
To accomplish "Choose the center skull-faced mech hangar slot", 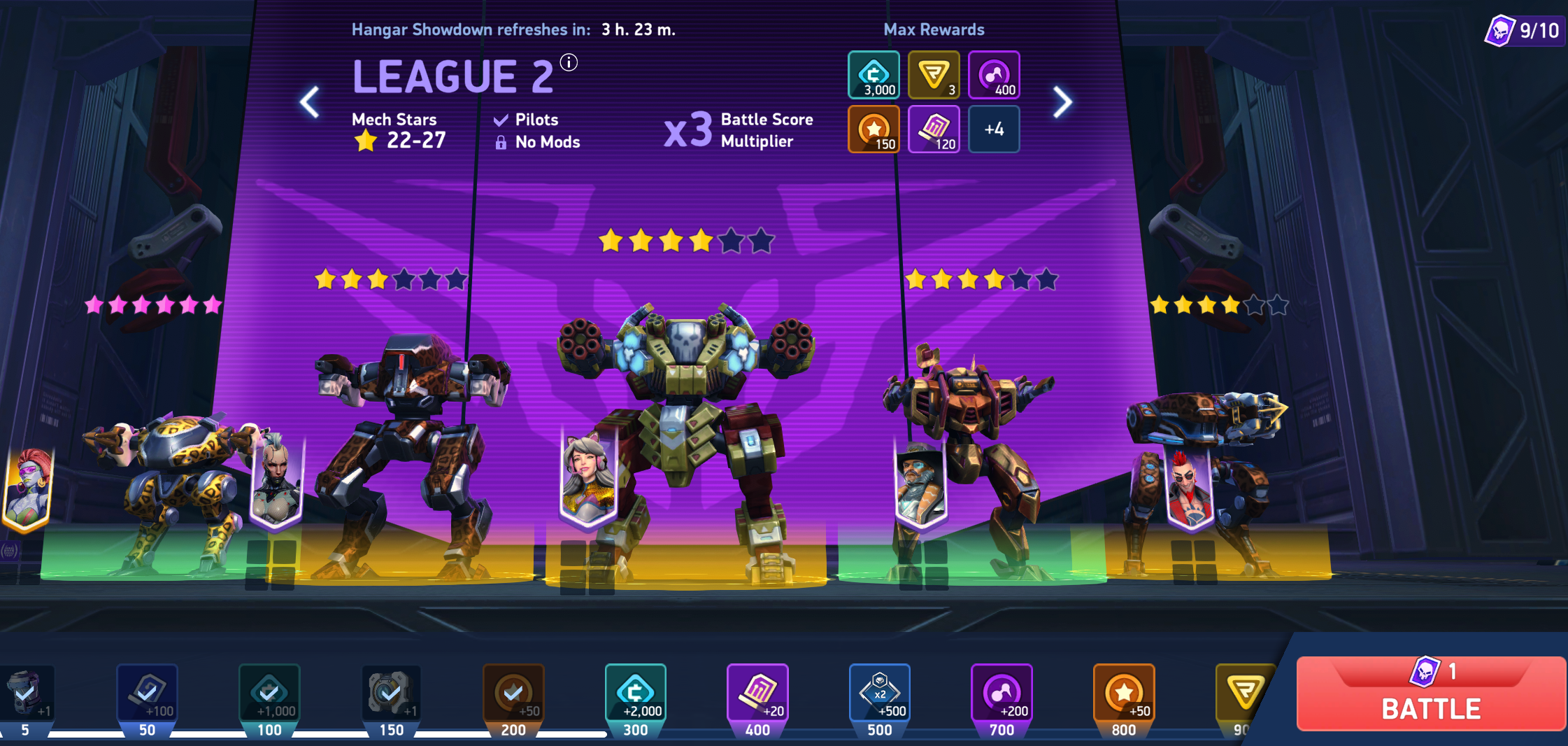I will coord(687,420).
